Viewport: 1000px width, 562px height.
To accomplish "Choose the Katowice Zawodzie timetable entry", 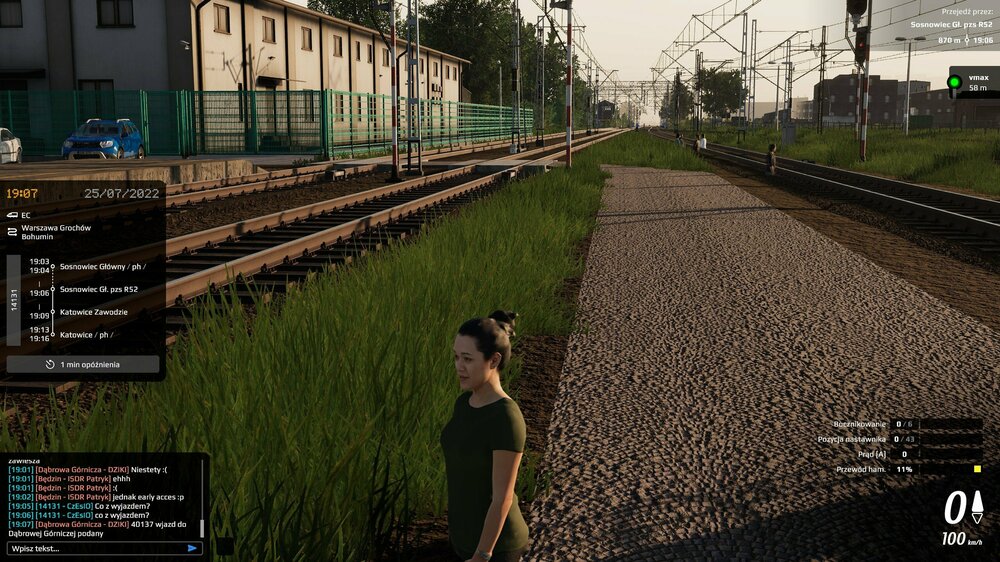I will pos(93,312).
